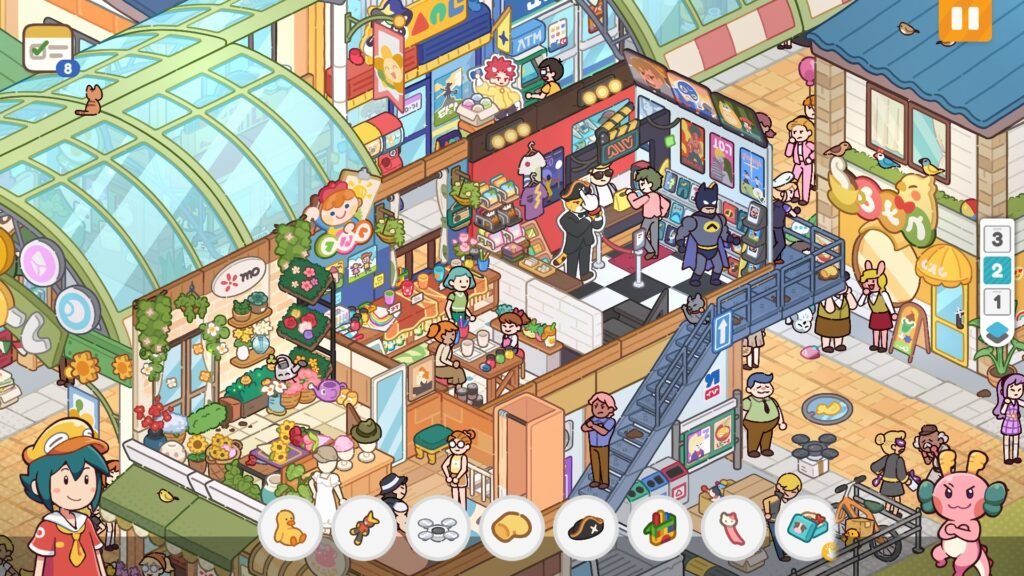This screenshot has width=1024, height=576.
Task: Pause the game
Action: (964, 20)
